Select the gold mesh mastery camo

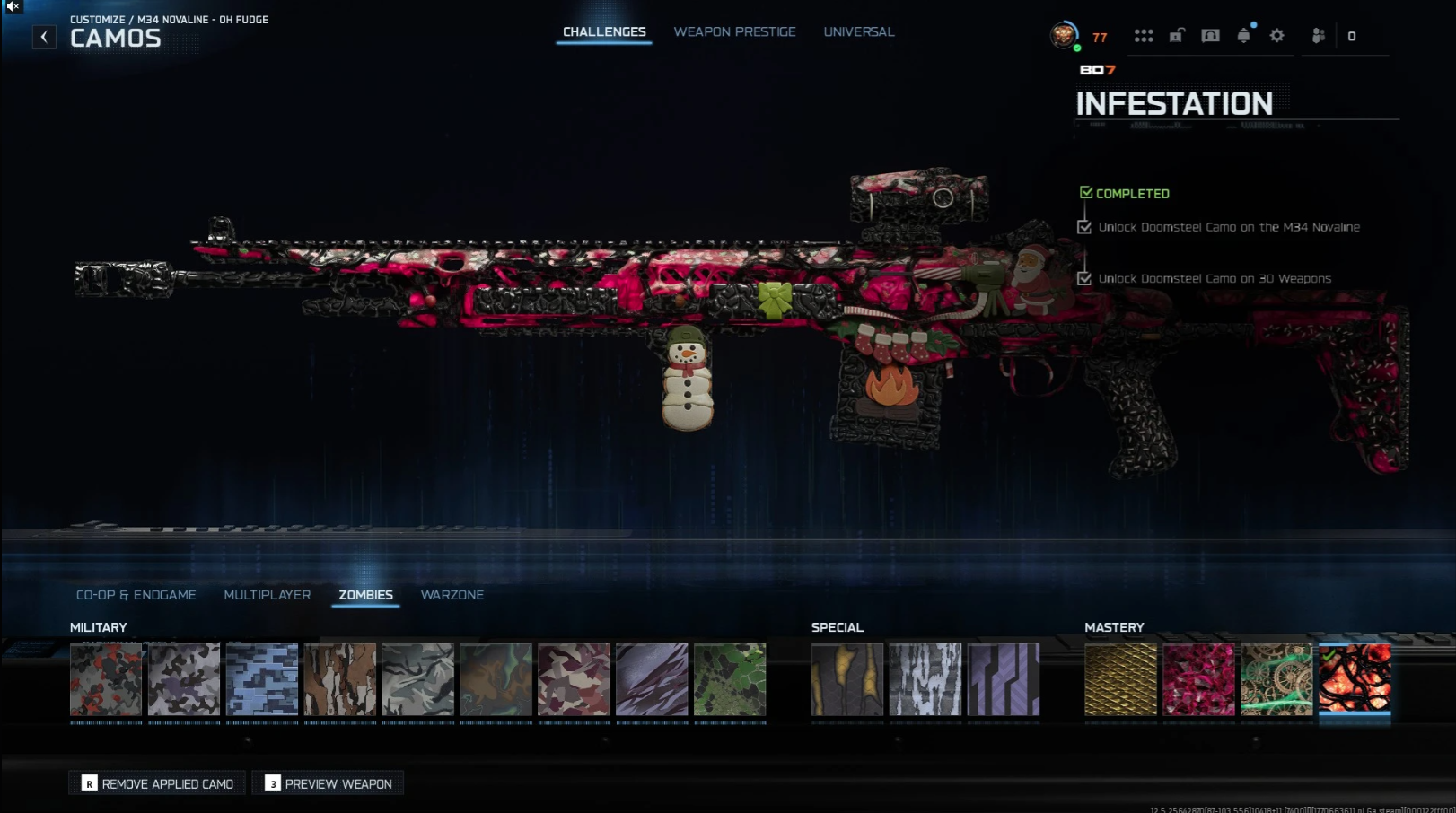pos(1120,679)
